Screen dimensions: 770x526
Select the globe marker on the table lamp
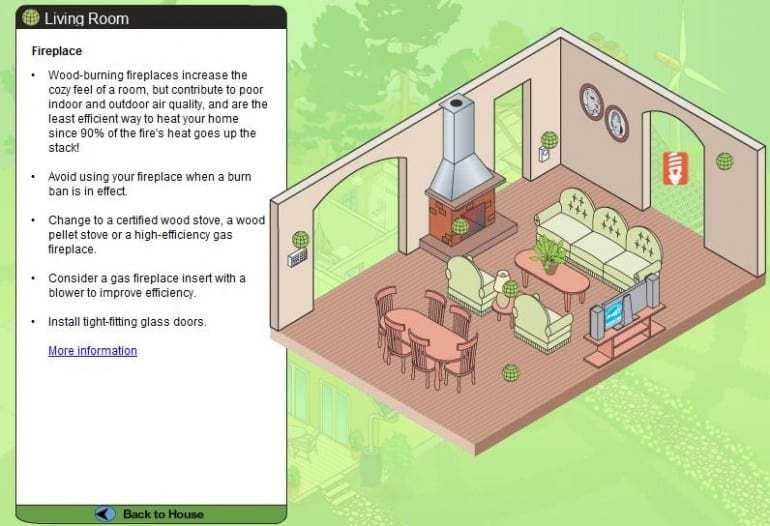pos(511,288)
